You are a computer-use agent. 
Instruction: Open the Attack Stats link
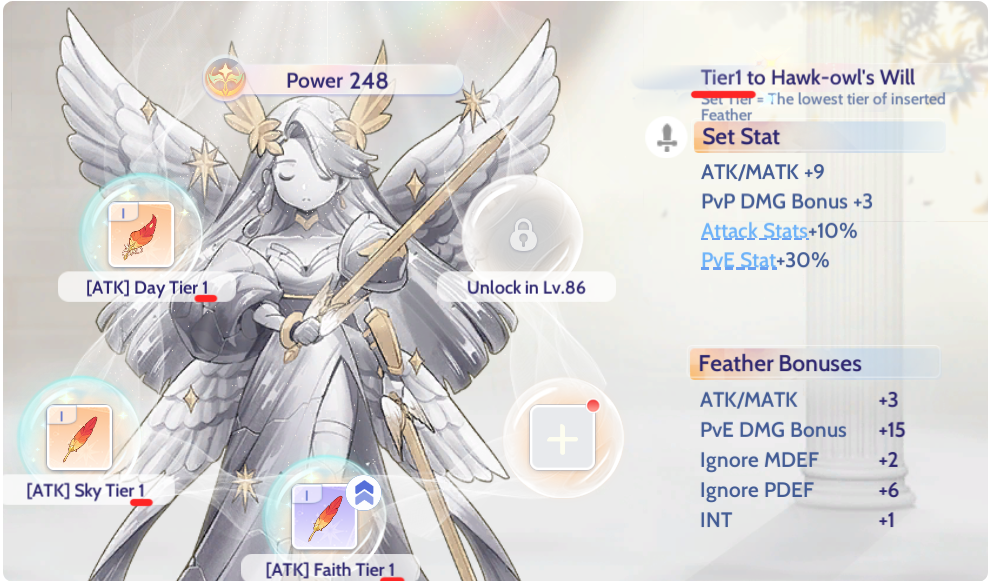click(x=754, y=231)
